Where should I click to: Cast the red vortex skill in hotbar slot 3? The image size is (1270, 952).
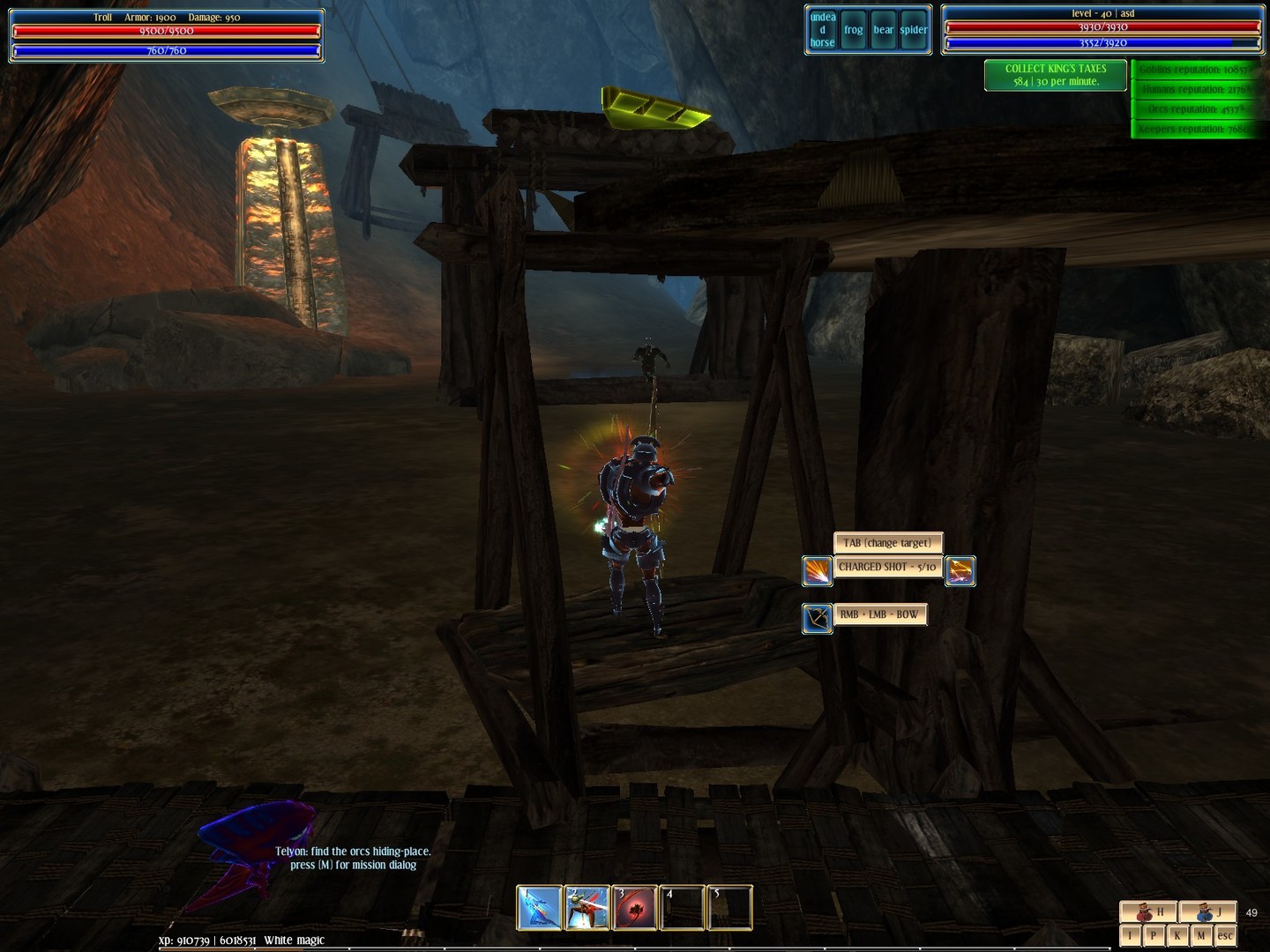(636, 907)
